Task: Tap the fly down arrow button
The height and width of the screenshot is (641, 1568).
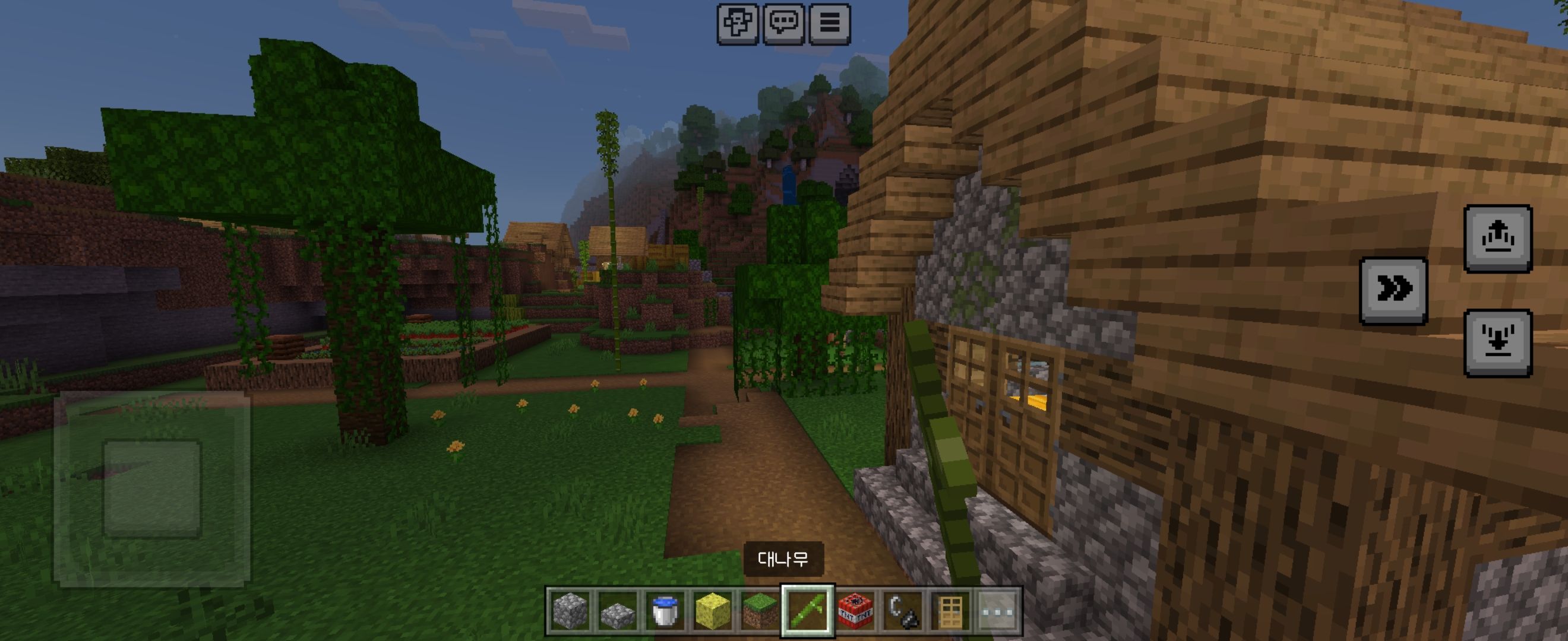Action: click(x=1497, y=342)
